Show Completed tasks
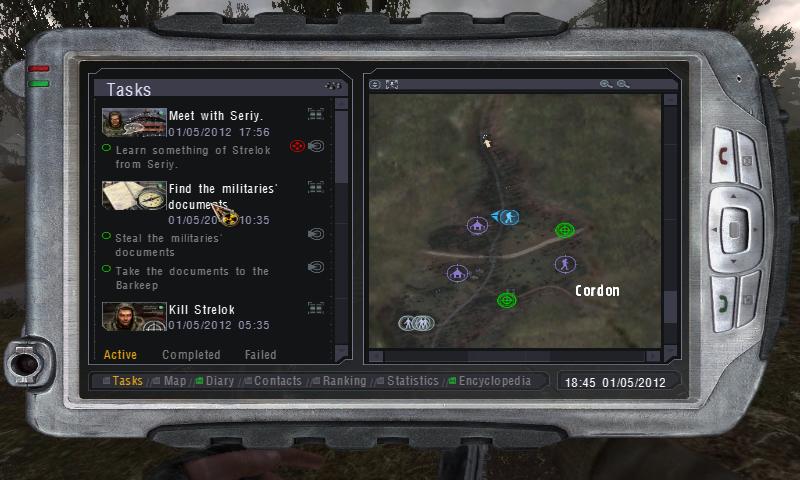 (x=191, y=355)
